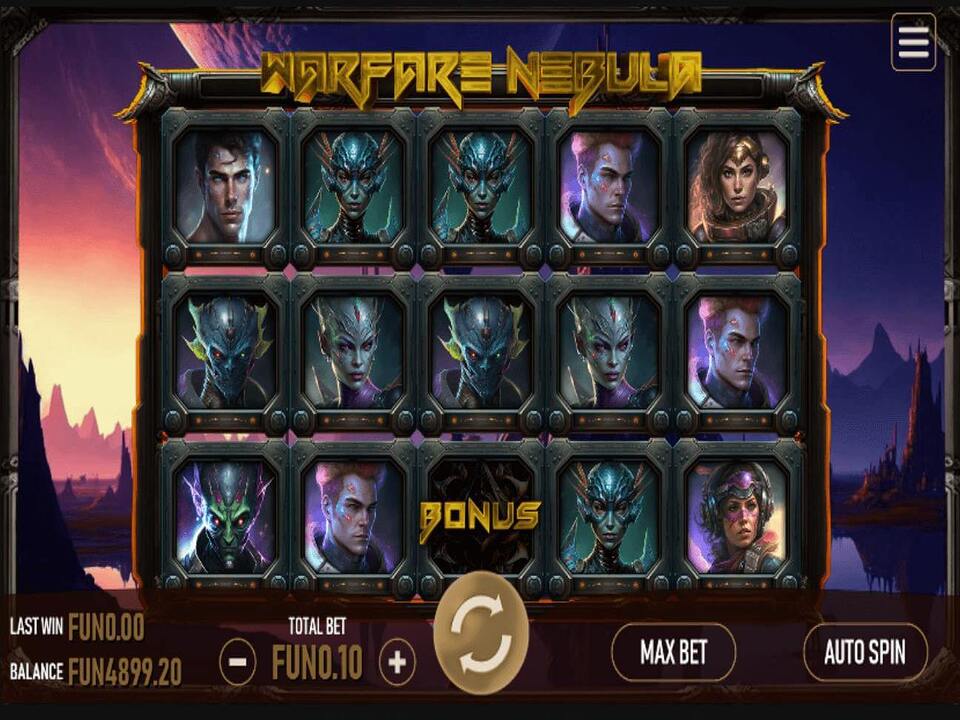
Task: Increase total bet with plus button
Action: (397, 662)
